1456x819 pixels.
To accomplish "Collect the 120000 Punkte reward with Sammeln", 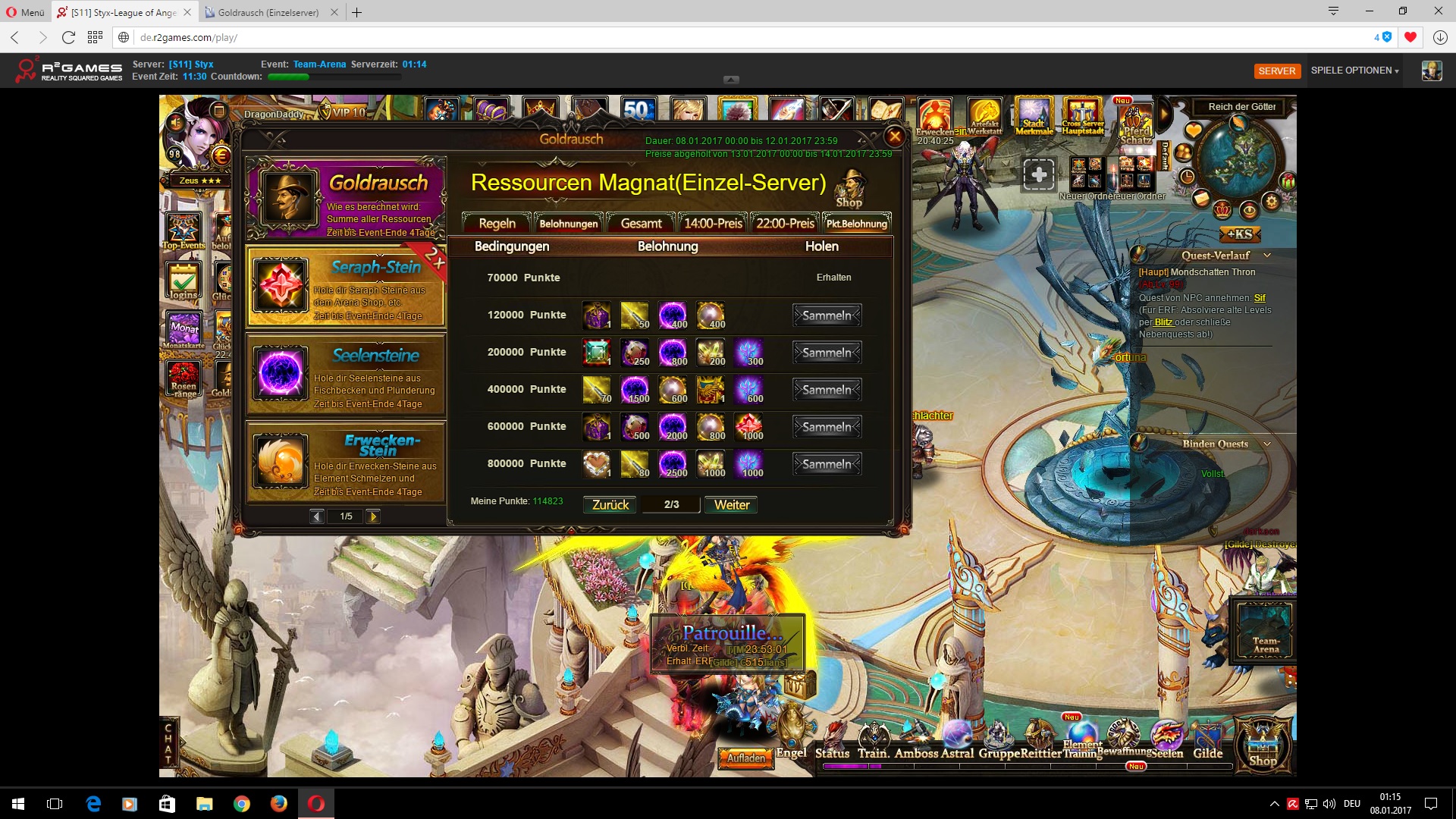I will tap(827, 315).
